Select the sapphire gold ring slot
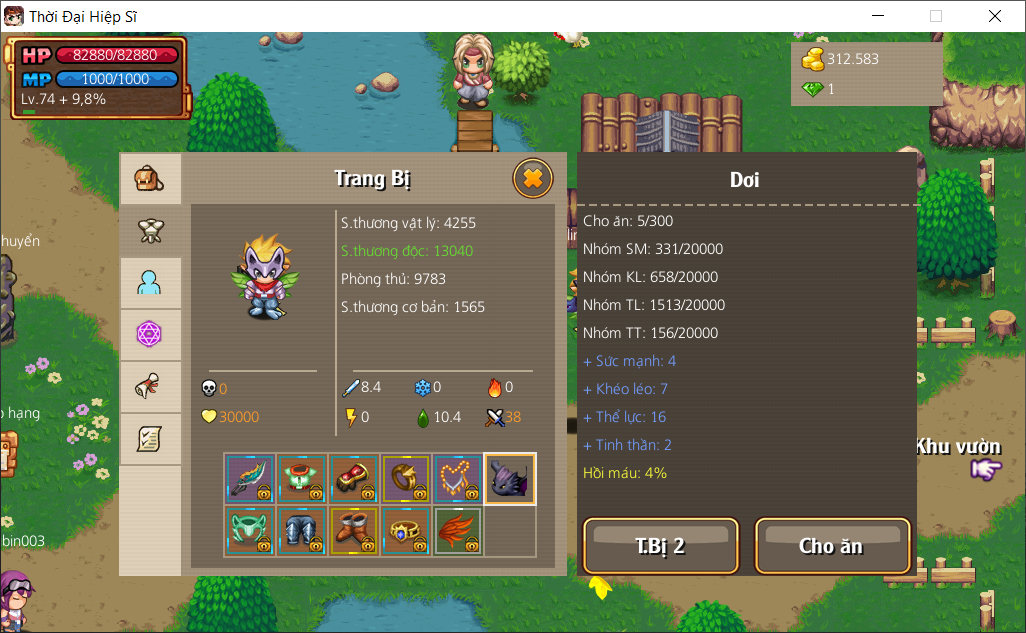Screen dimensions: 1026x633 [406, 531]
